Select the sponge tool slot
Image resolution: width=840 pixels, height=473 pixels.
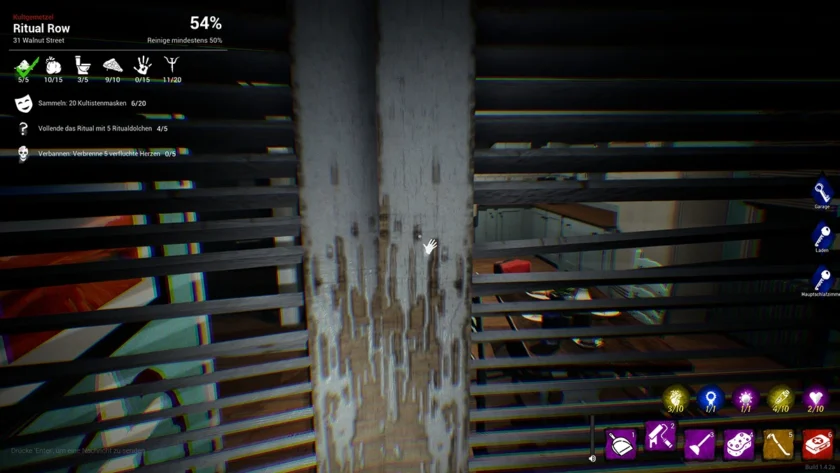pyautogui.click(x=739, y=442)
